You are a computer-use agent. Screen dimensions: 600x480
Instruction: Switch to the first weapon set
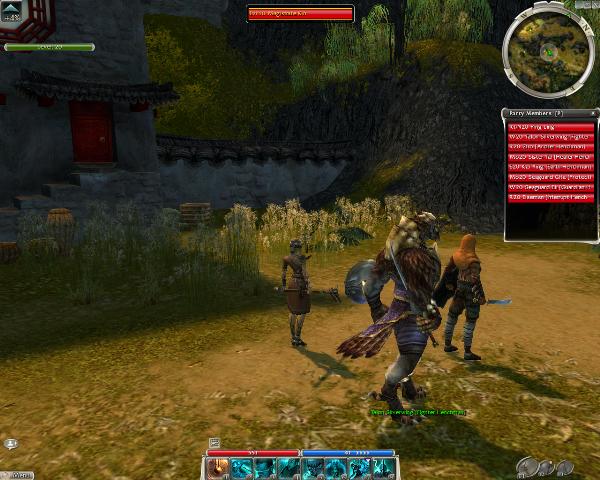click(x=528, y=466)
